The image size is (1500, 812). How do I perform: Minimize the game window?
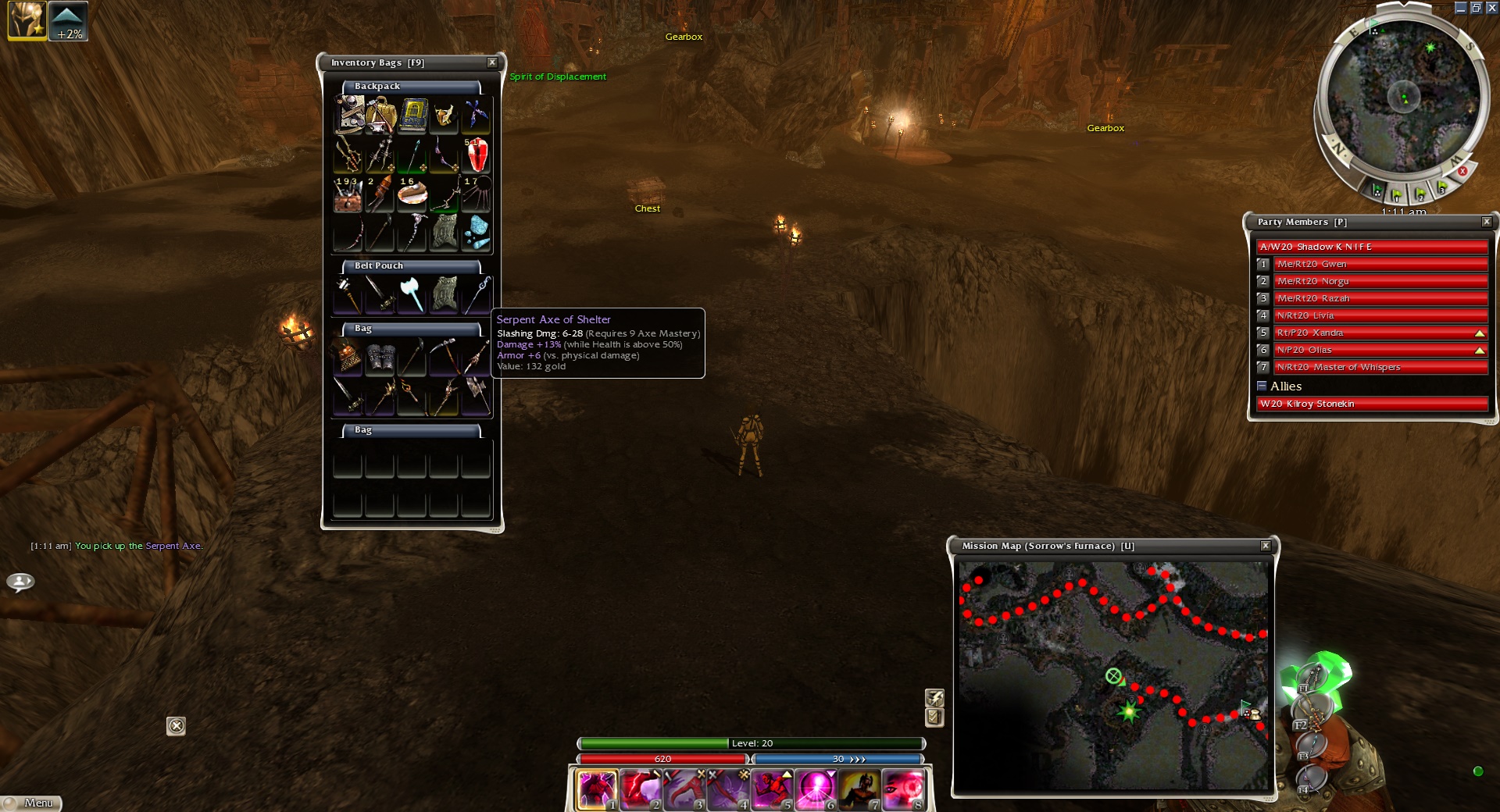(x=1460, y=8)
